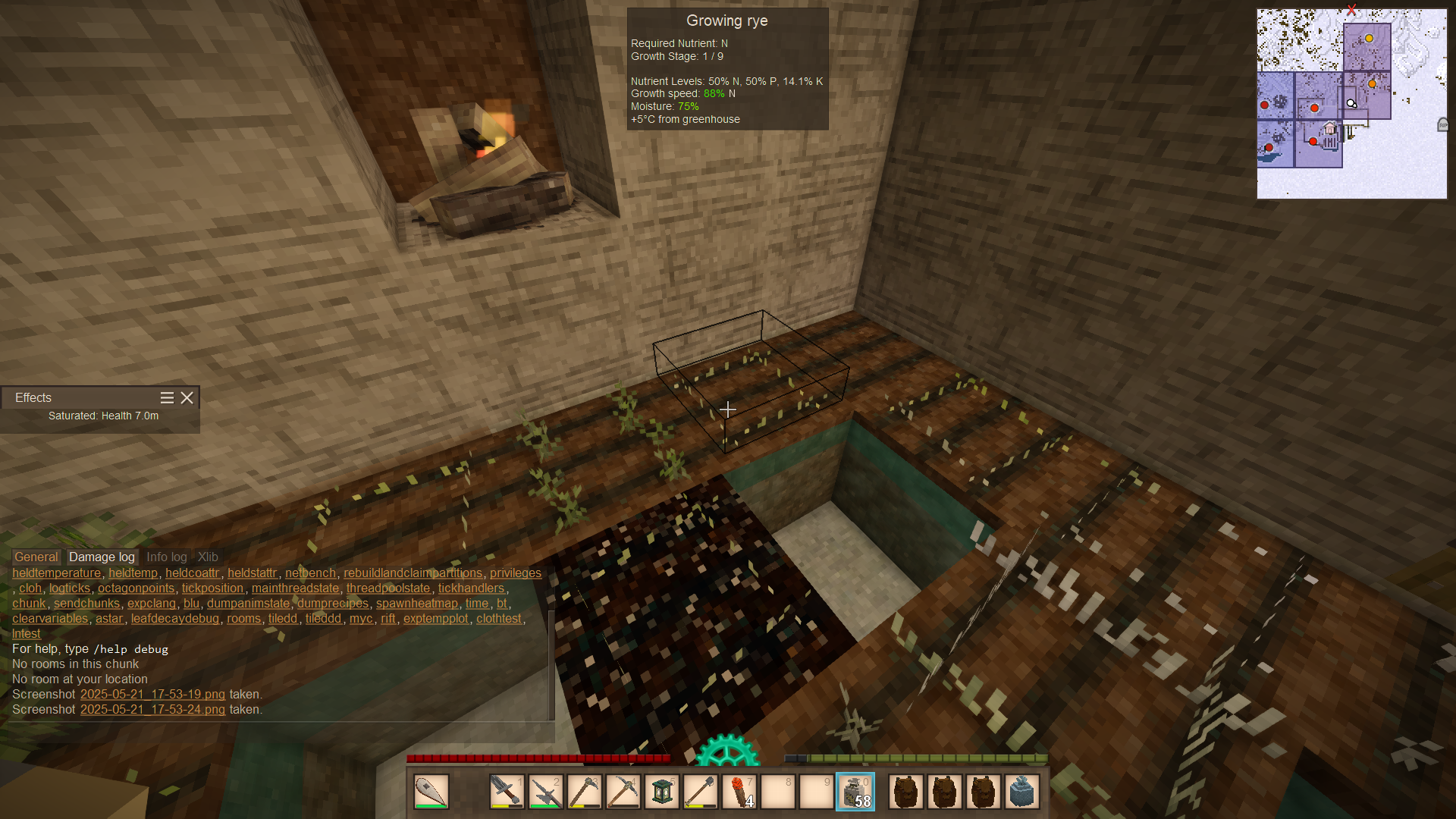The height and width of the screenshot is (819, 1456).
Task: Click the 'spawnheatmap' debug command link
Action: tap(417, 603)
